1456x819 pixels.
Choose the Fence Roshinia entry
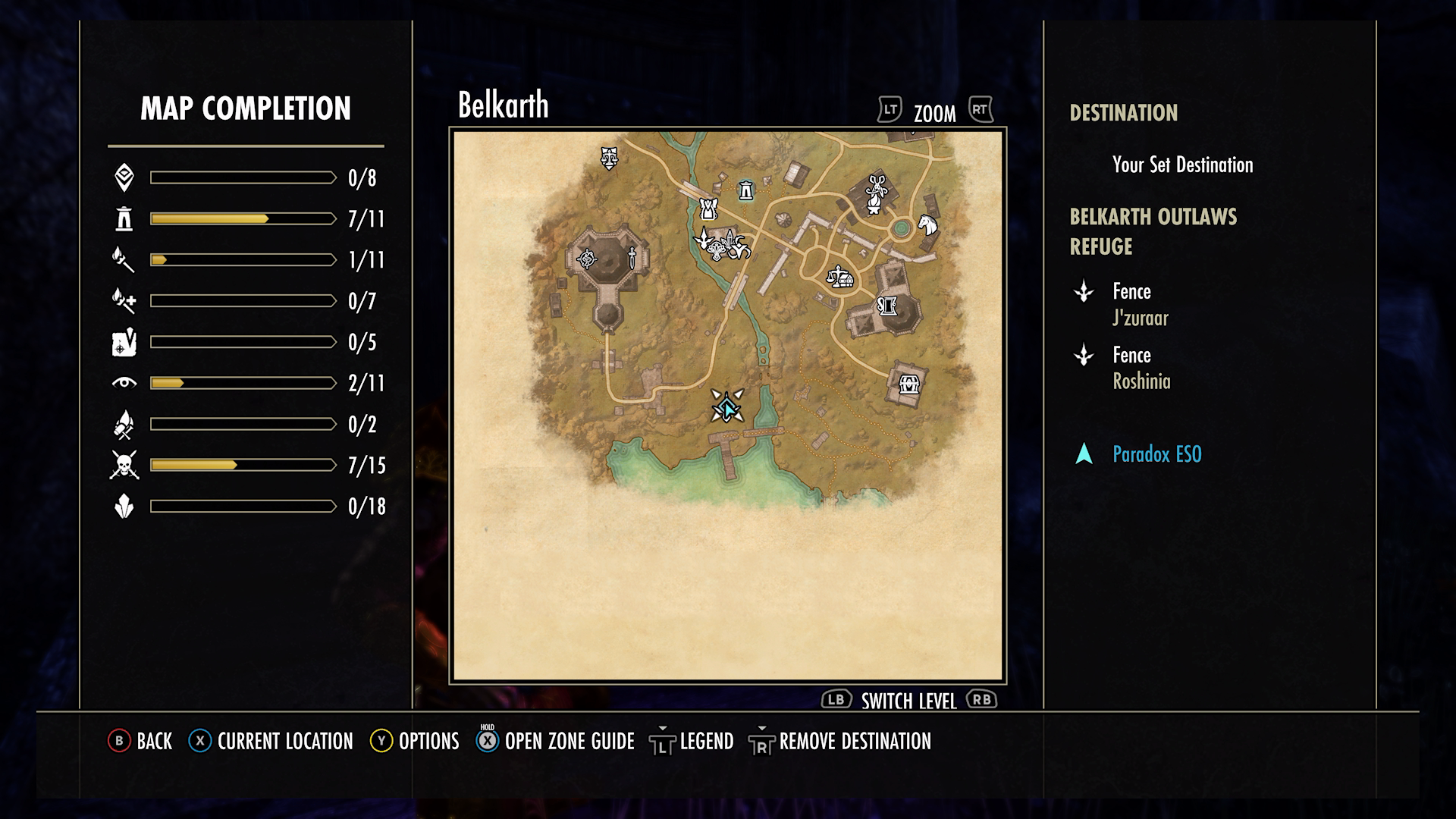tap(1141, 368)
